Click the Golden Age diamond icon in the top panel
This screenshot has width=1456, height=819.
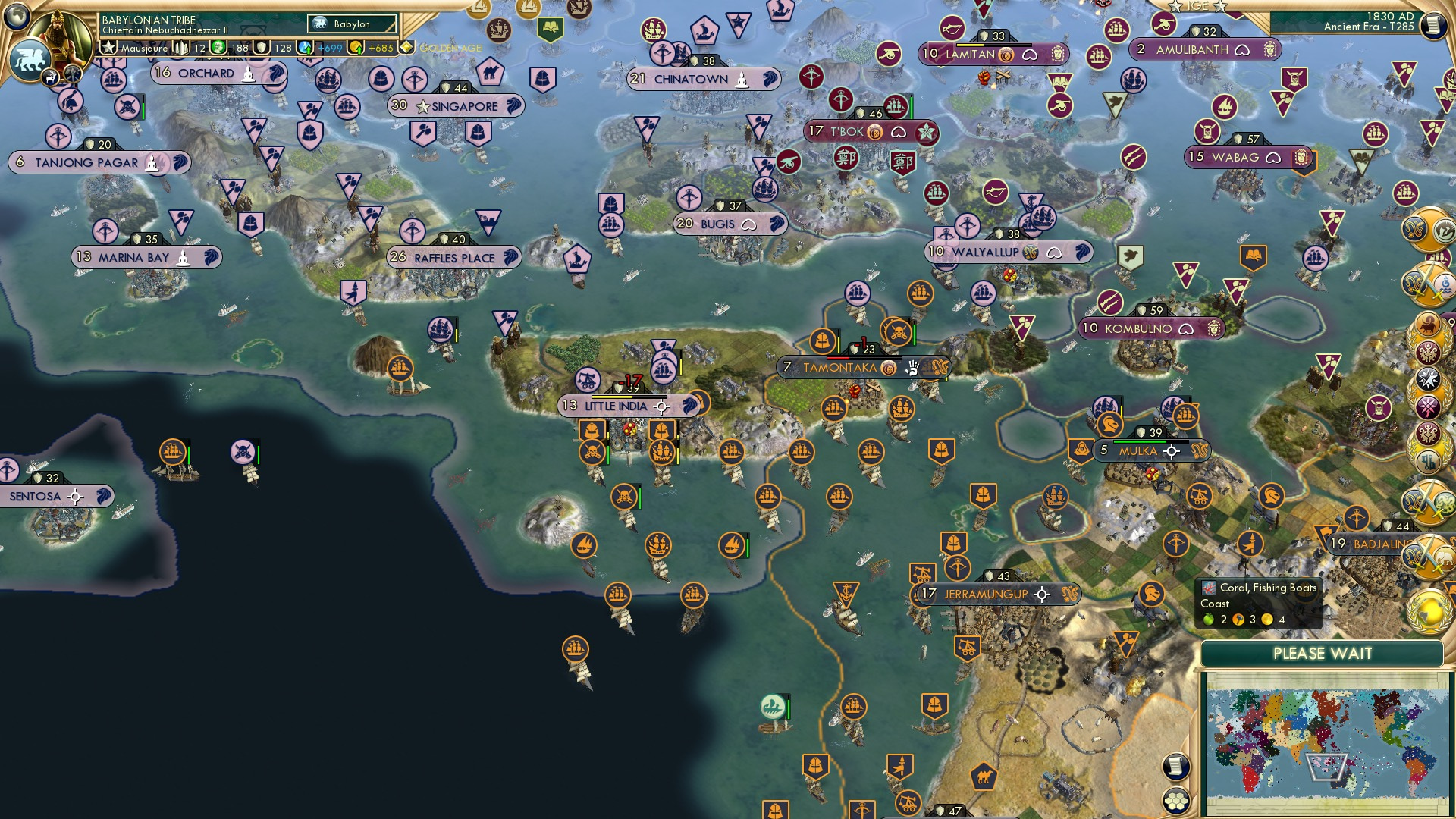(x=406, y=47)
